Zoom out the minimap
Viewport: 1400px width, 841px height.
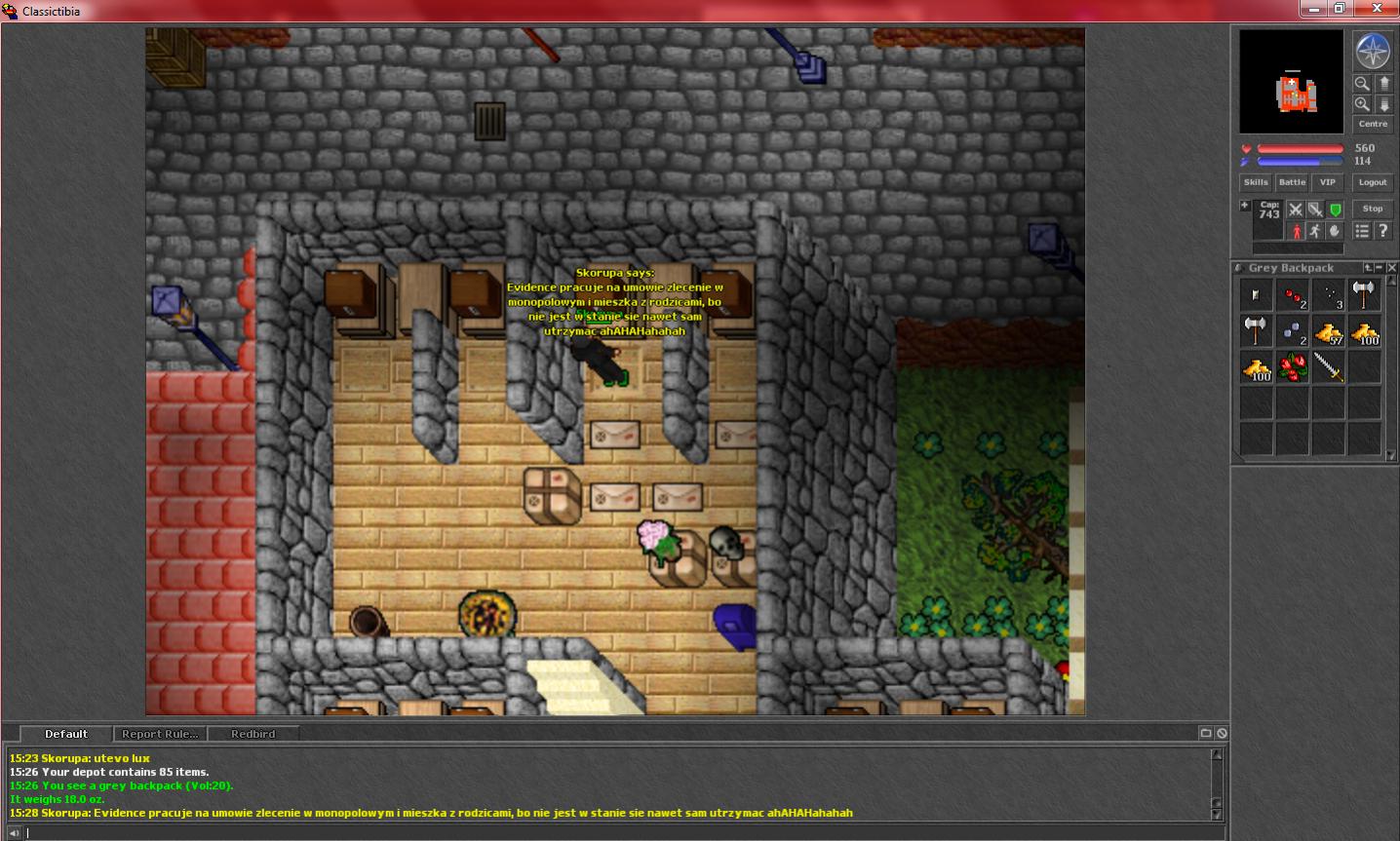click(x=1362, y=84)
